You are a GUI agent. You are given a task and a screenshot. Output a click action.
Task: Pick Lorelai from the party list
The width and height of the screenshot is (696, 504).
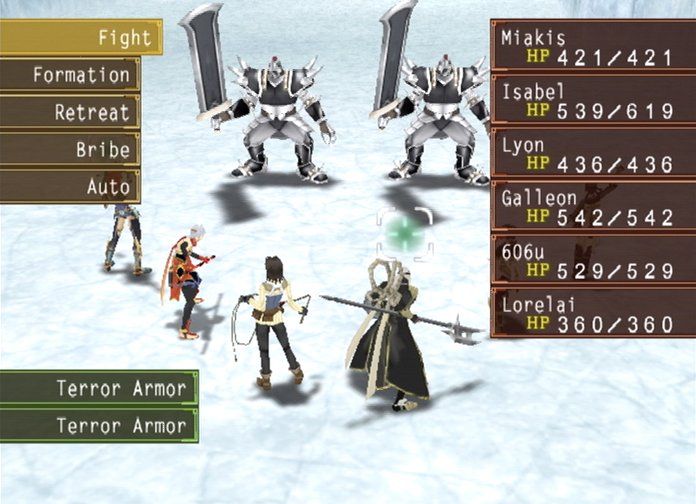(592, 314)
